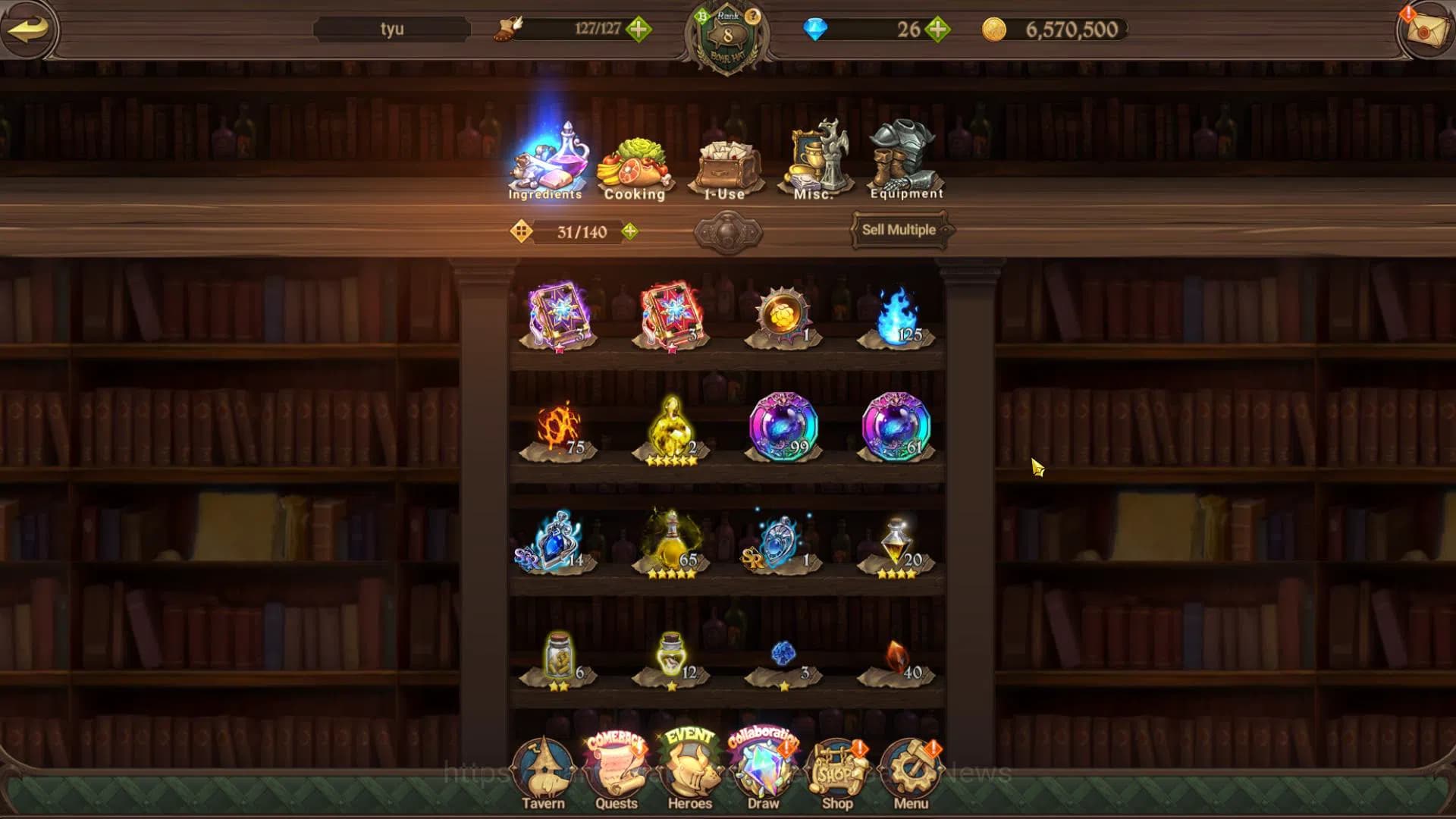Open the Draw gacha menu

763,775
